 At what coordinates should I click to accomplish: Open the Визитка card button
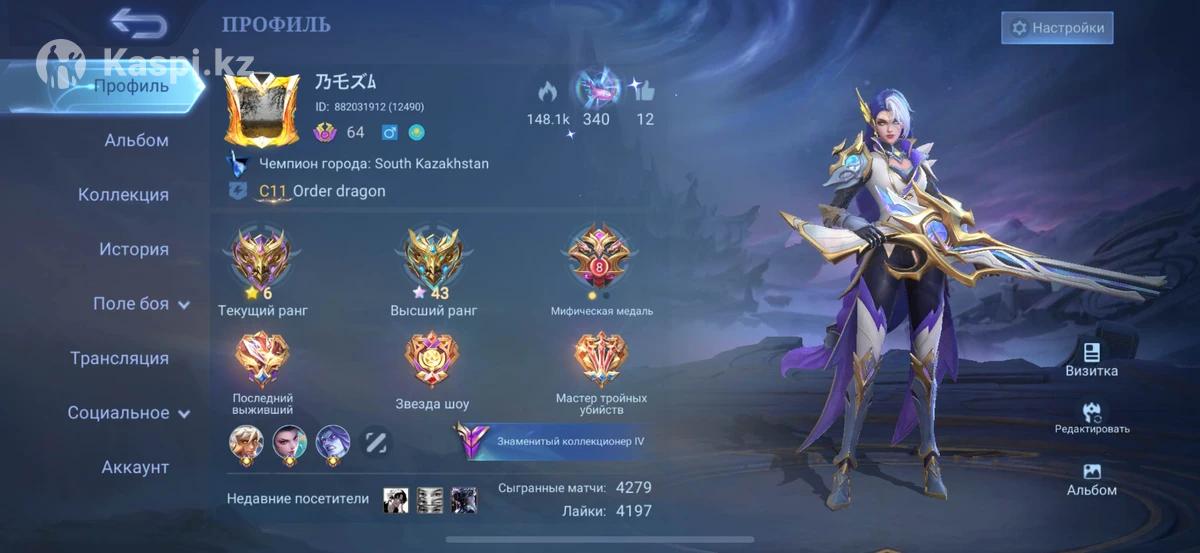click(1091, 359)
